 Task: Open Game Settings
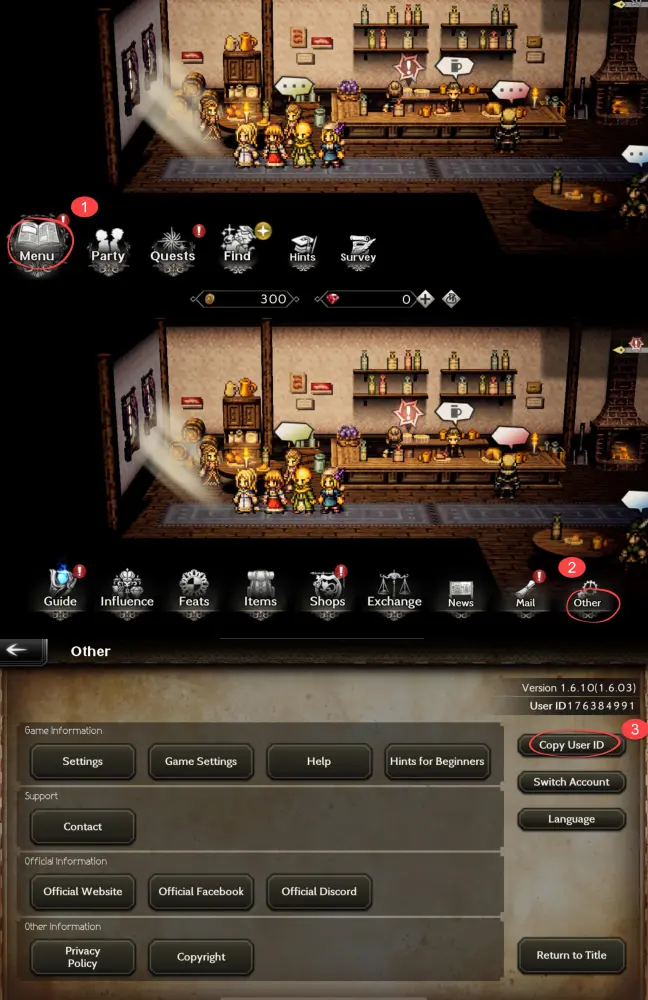click(200, 761)
